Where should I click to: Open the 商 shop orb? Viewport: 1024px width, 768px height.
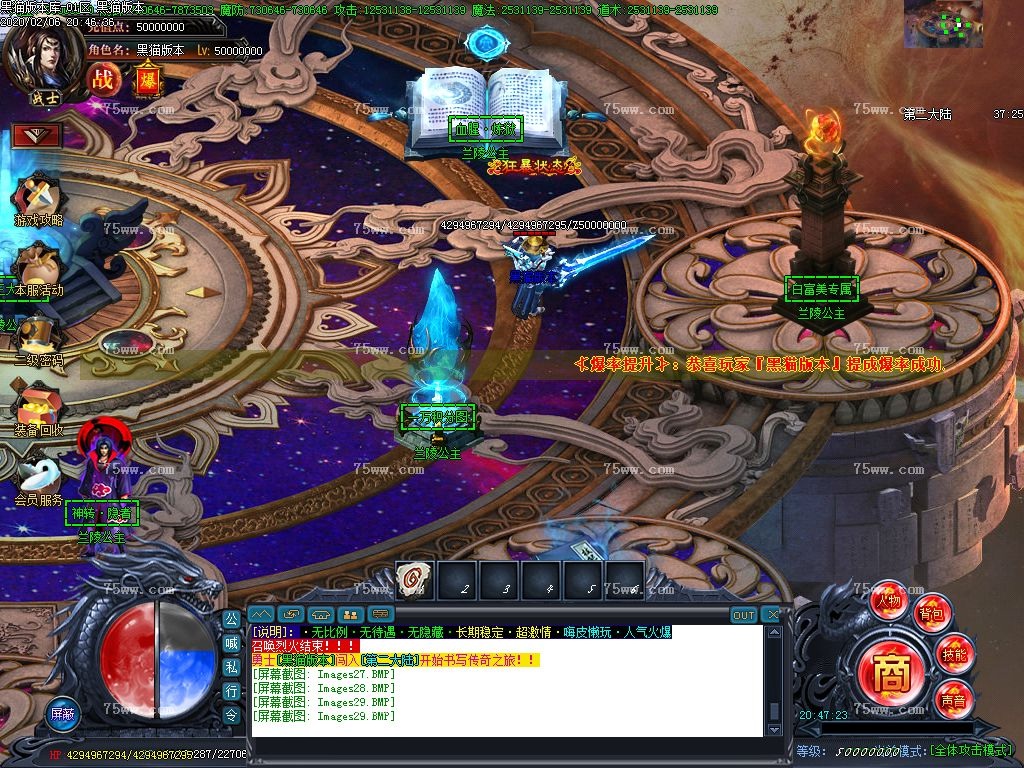pos(889,677)
